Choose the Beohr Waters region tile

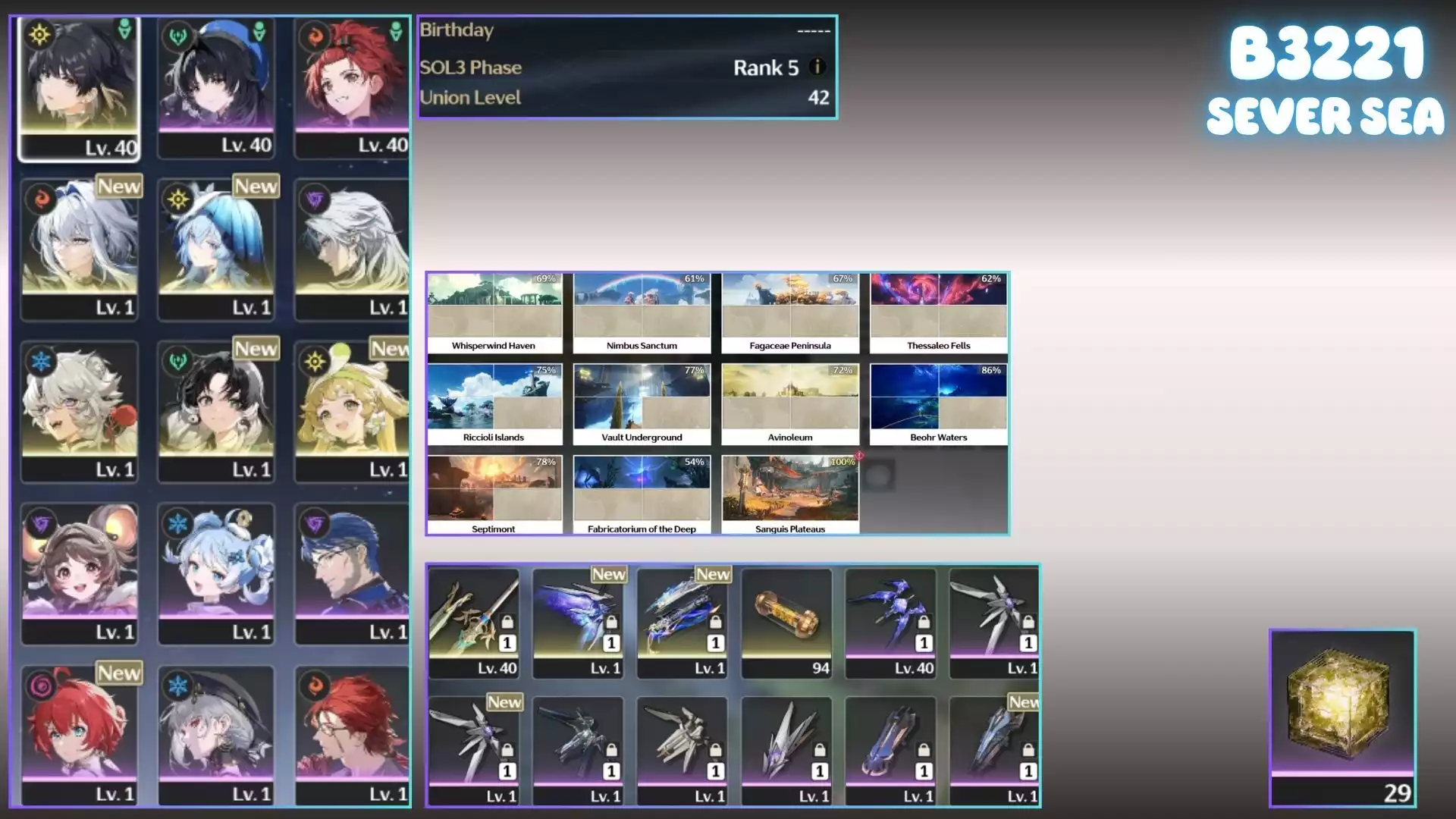pos(938,404)
